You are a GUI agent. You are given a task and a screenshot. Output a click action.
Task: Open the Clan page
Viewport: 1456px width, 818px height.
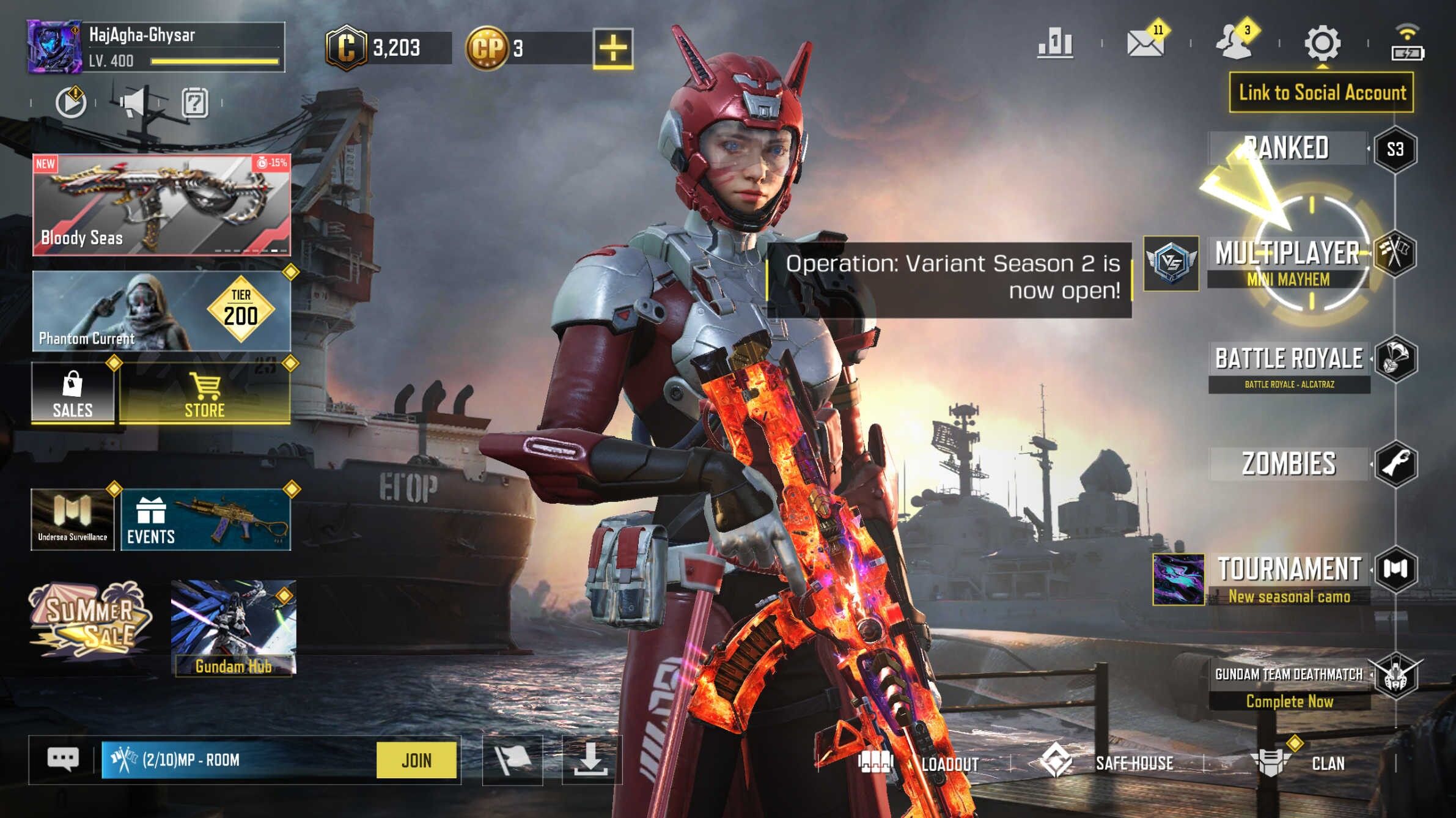pyautogui.click(x=1299, y=763)
